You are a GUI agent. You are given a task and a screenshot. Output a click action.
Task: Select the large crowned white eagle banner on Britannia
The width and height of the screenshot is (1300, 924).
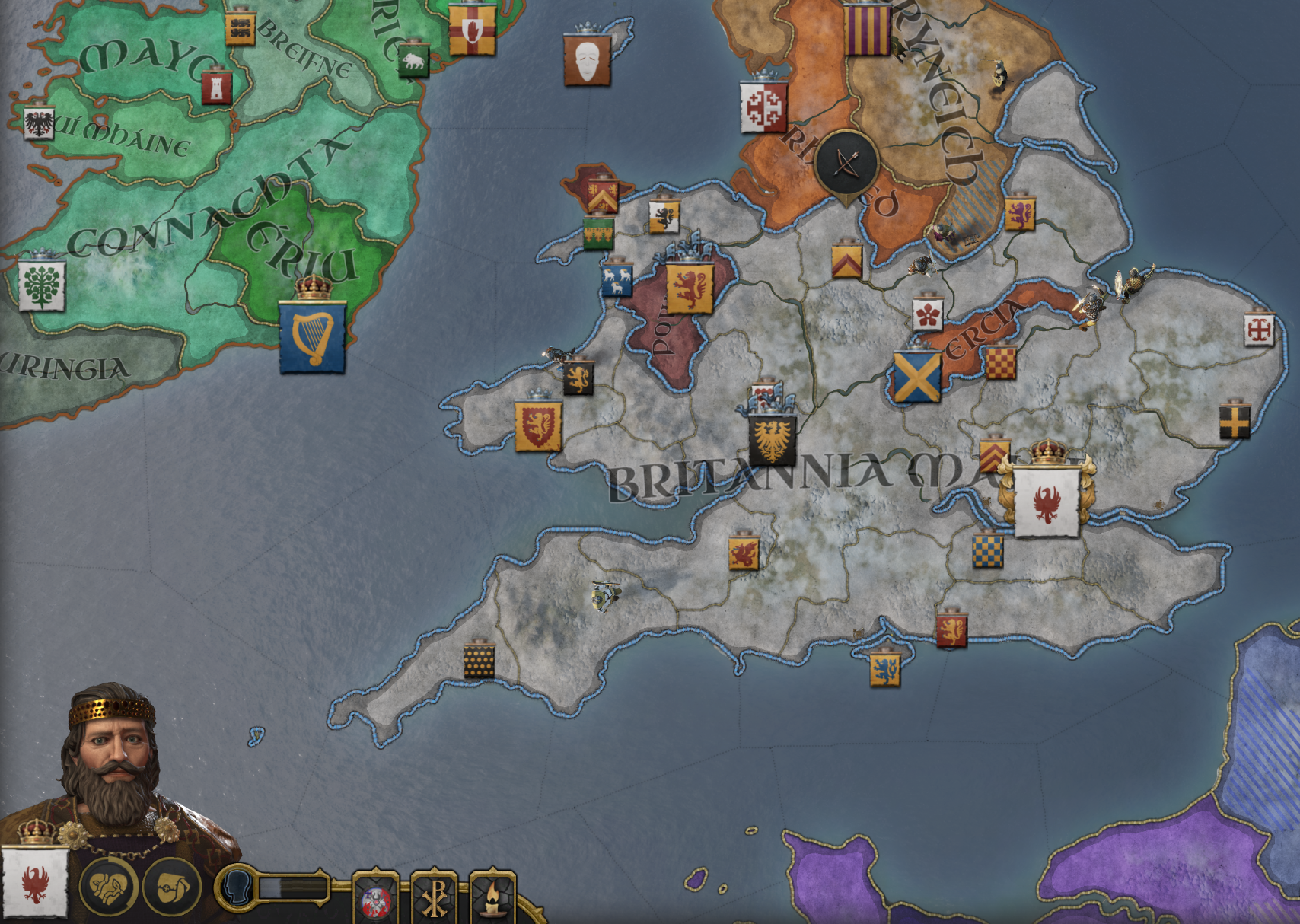(x=1047, y=501)
